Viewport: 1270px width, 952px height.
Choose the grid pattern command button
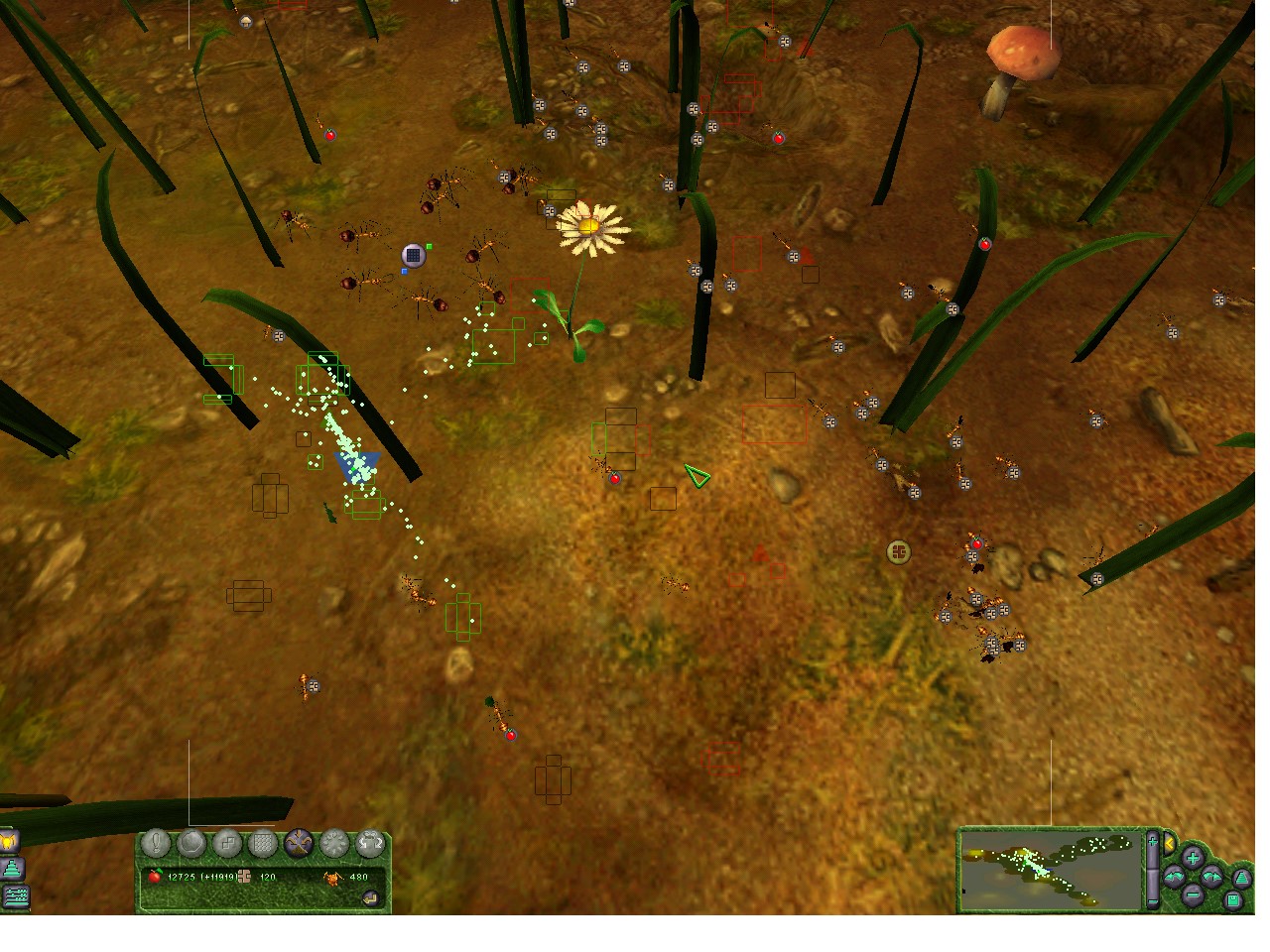pyautogui.click(x=263, y=844)
